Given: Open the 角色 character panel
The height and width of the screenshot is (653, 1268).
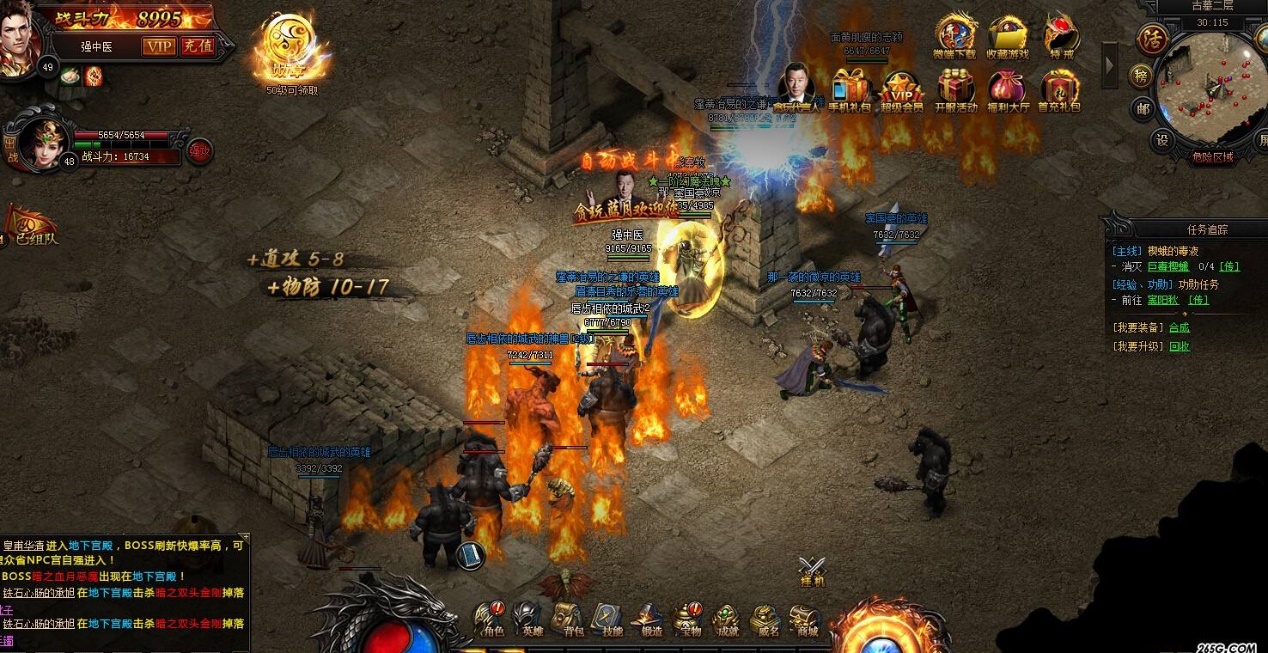Looking at the screenshot, I should click(491, 617).
